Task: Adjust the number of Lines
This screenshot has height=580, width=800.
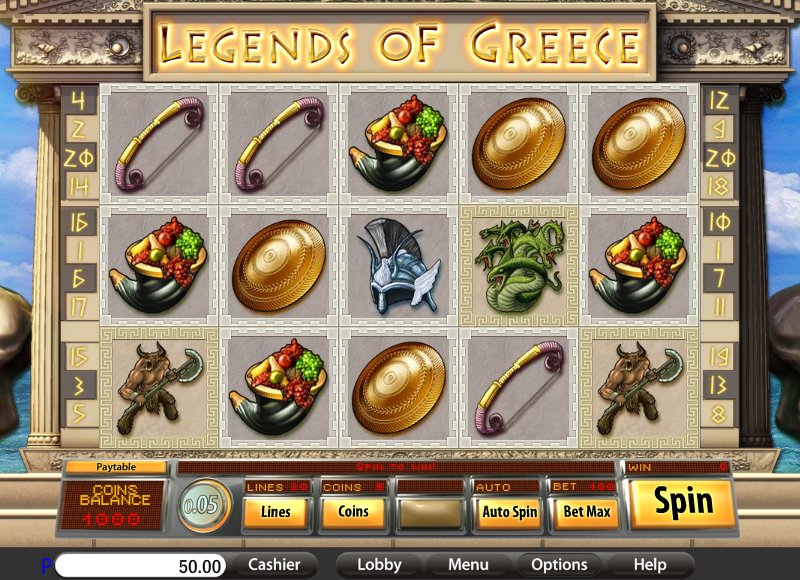Action: click(x=276, y=512)
